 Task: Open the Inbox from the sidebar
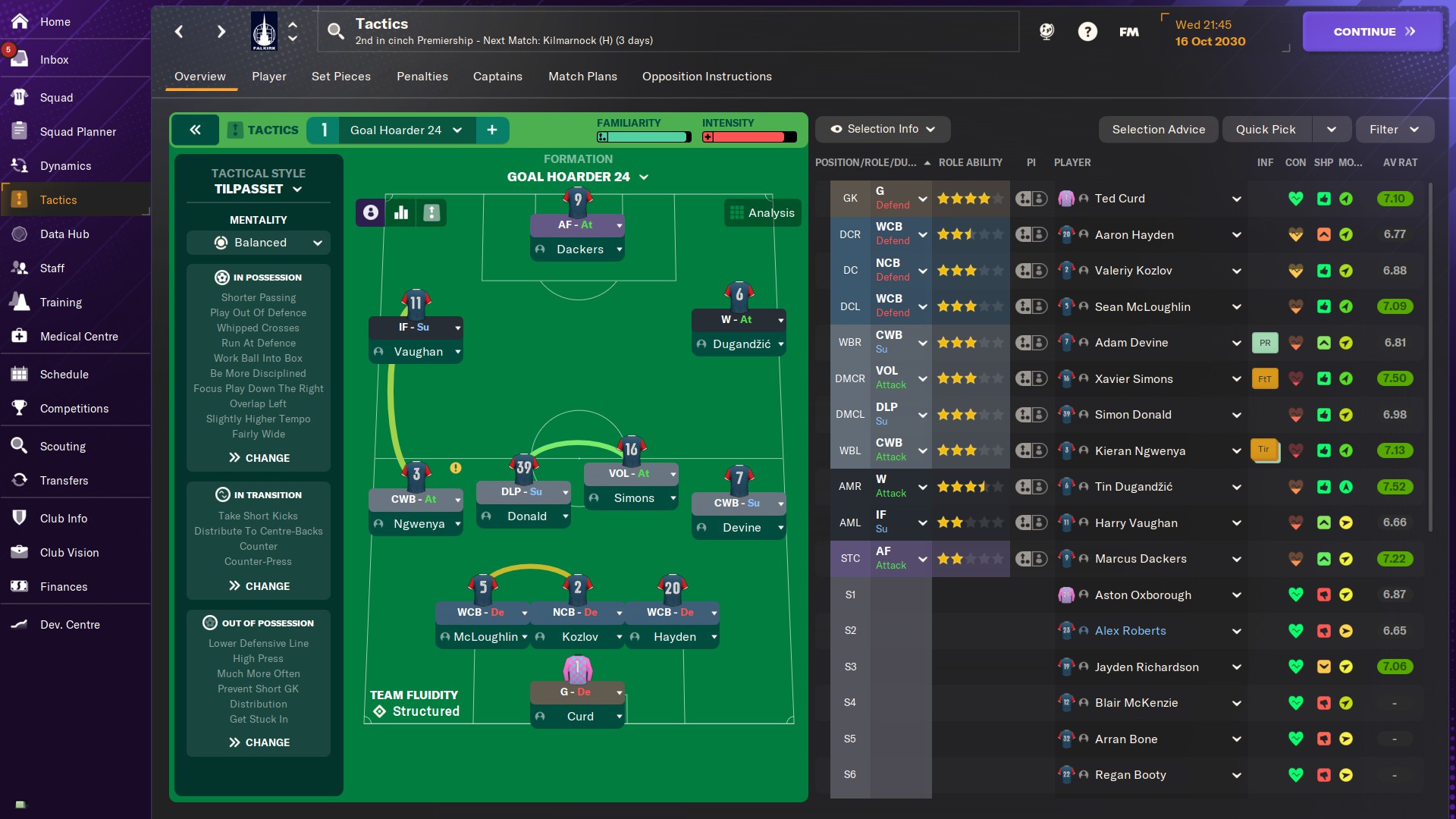click(x=54, y=60)
